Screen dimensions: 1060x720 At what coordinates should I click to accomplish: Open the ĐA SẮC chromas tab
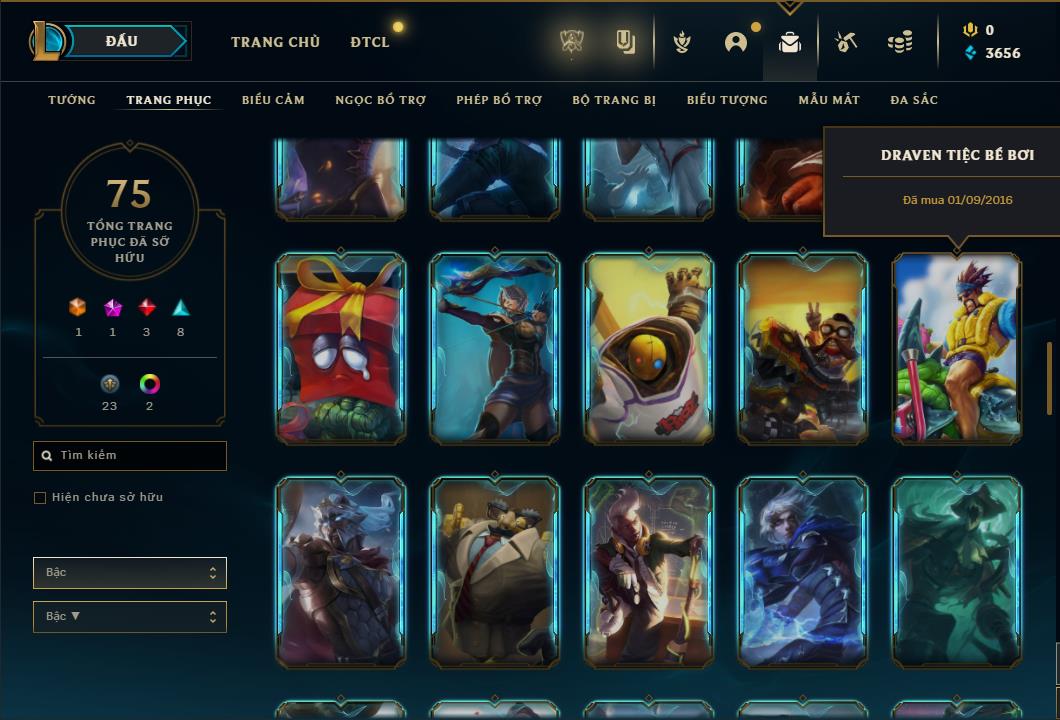[x=914, y=100]
